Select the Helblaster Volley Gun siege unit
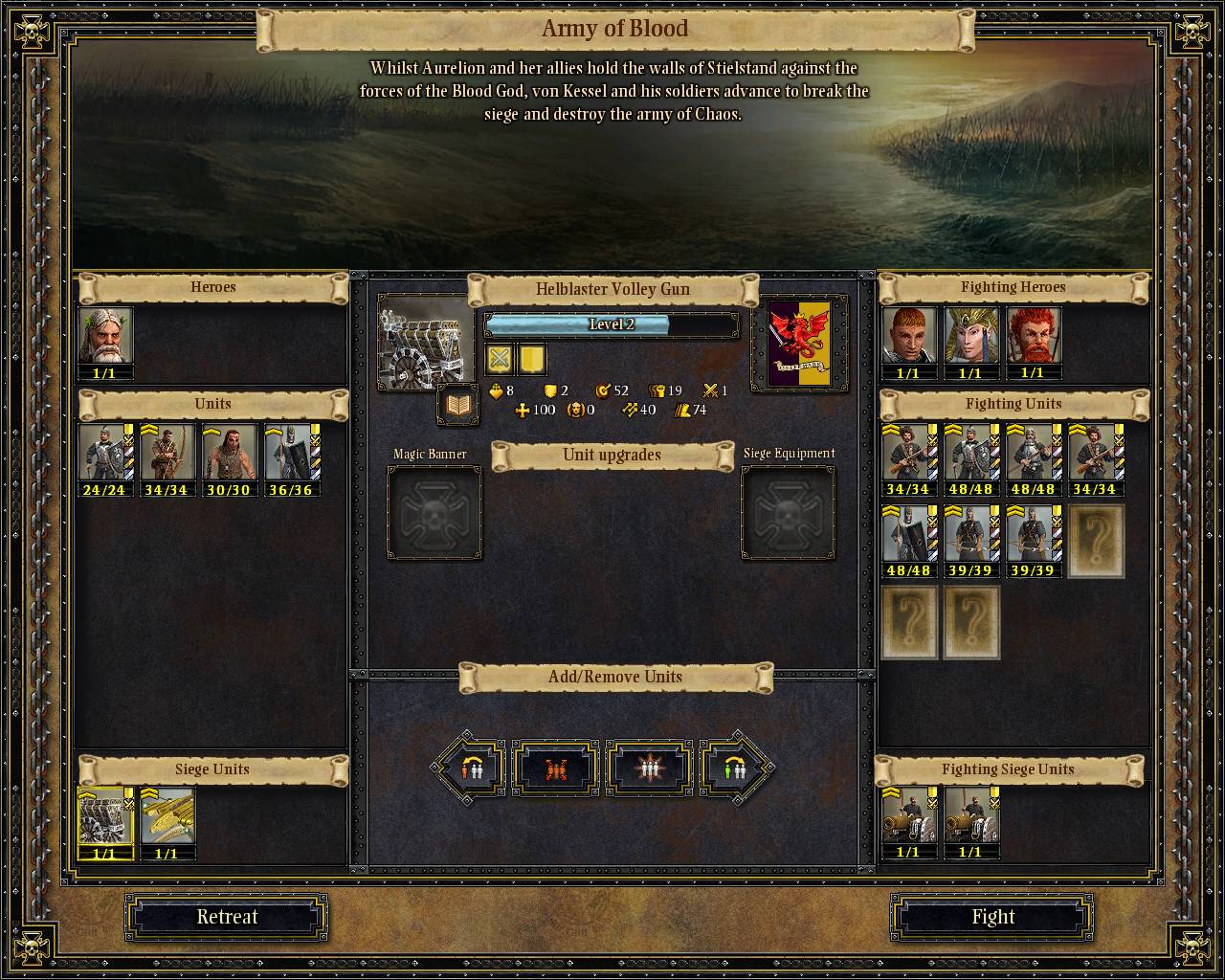 coord(104,816)
